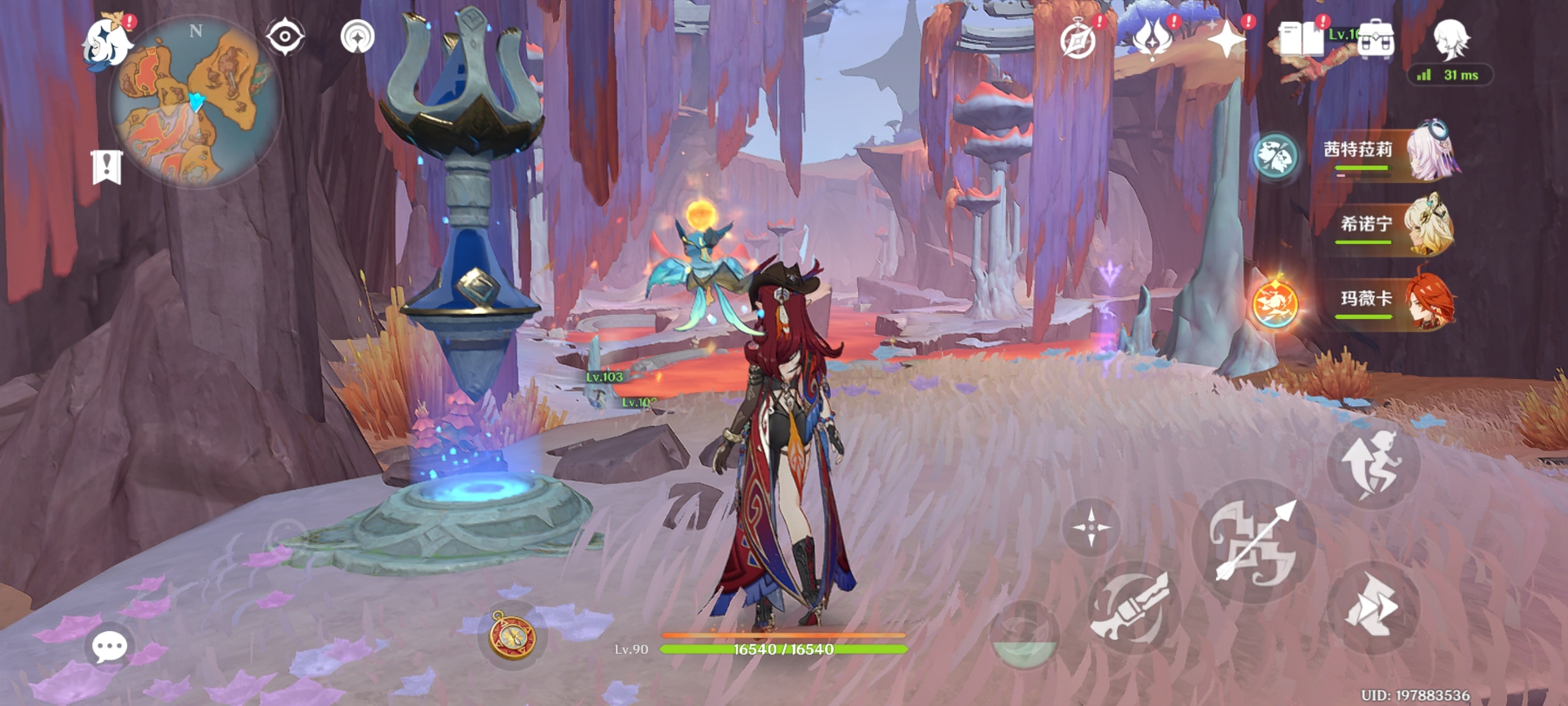Open the events compass icon
The width and height of the screenshot is (1568, 706).
pyautogui.click(x=1078, y=40)
